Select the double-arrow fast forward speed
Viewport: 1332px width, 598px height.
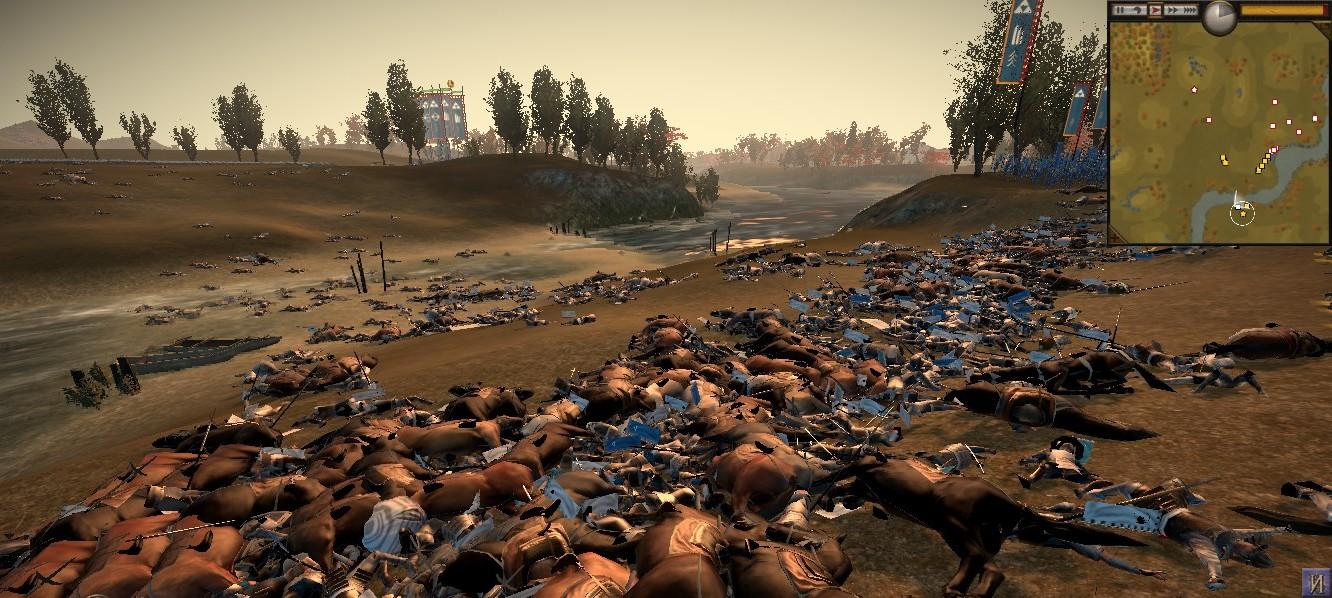click(1171, 10)
